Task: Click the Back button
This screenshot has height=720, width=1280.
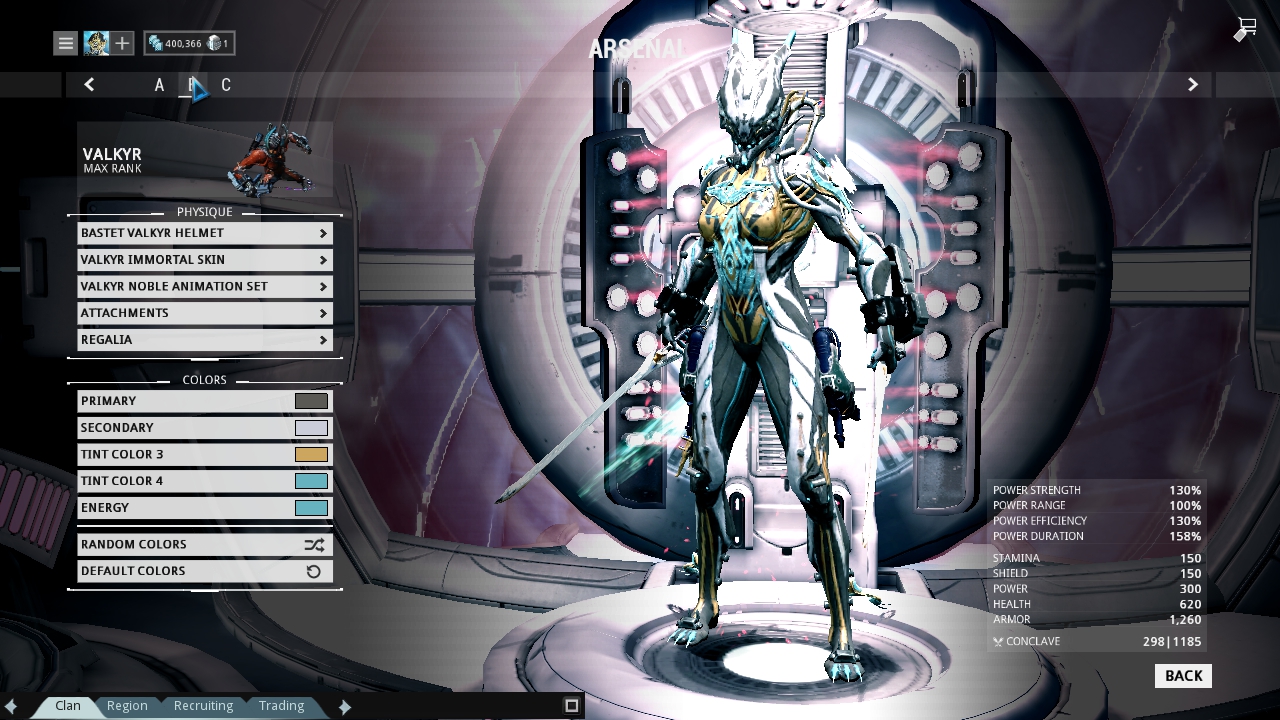Action: [1183, 676]
